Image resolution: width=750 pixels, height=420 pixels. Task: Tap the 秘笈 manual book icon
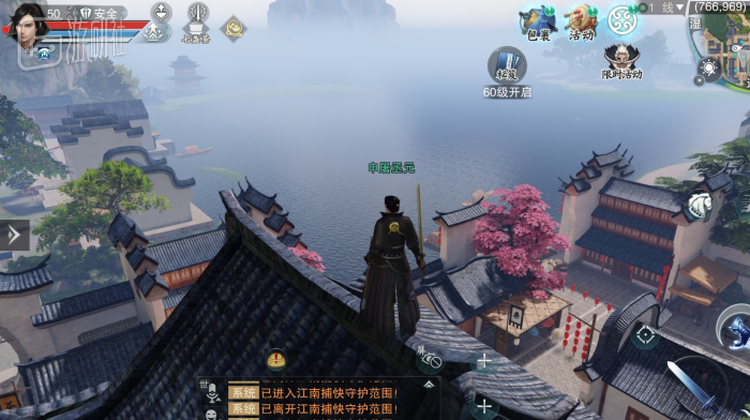pos(506,66)
